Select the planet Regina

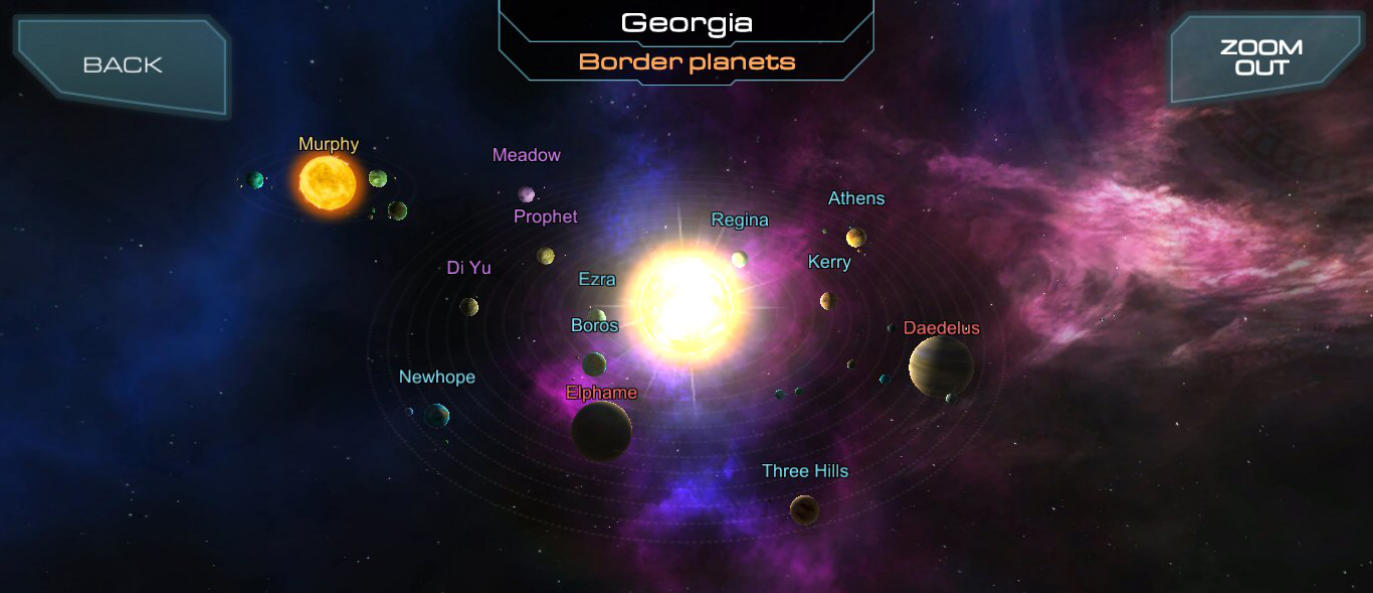(739, 260)
